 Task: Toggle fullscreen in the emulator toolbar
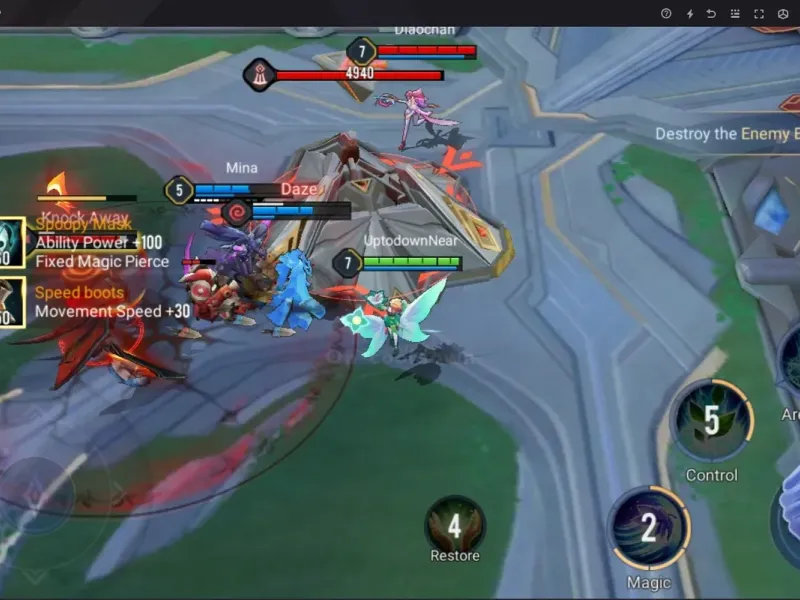pyautogui.click(x=759, y=13)
